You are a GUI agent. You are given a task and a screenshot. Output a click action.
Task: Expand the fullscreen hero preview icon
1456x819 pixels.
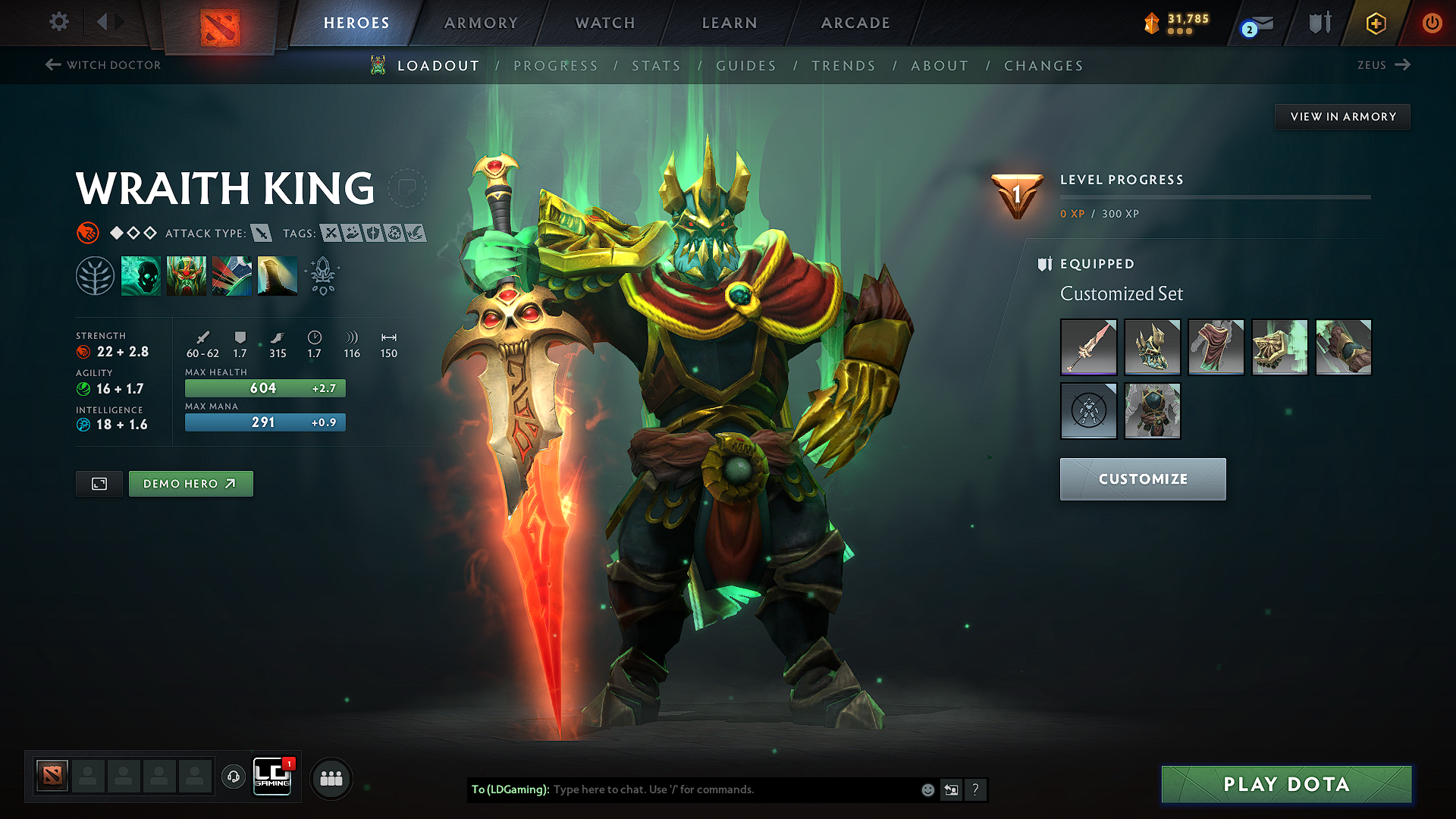click(99, 483)
